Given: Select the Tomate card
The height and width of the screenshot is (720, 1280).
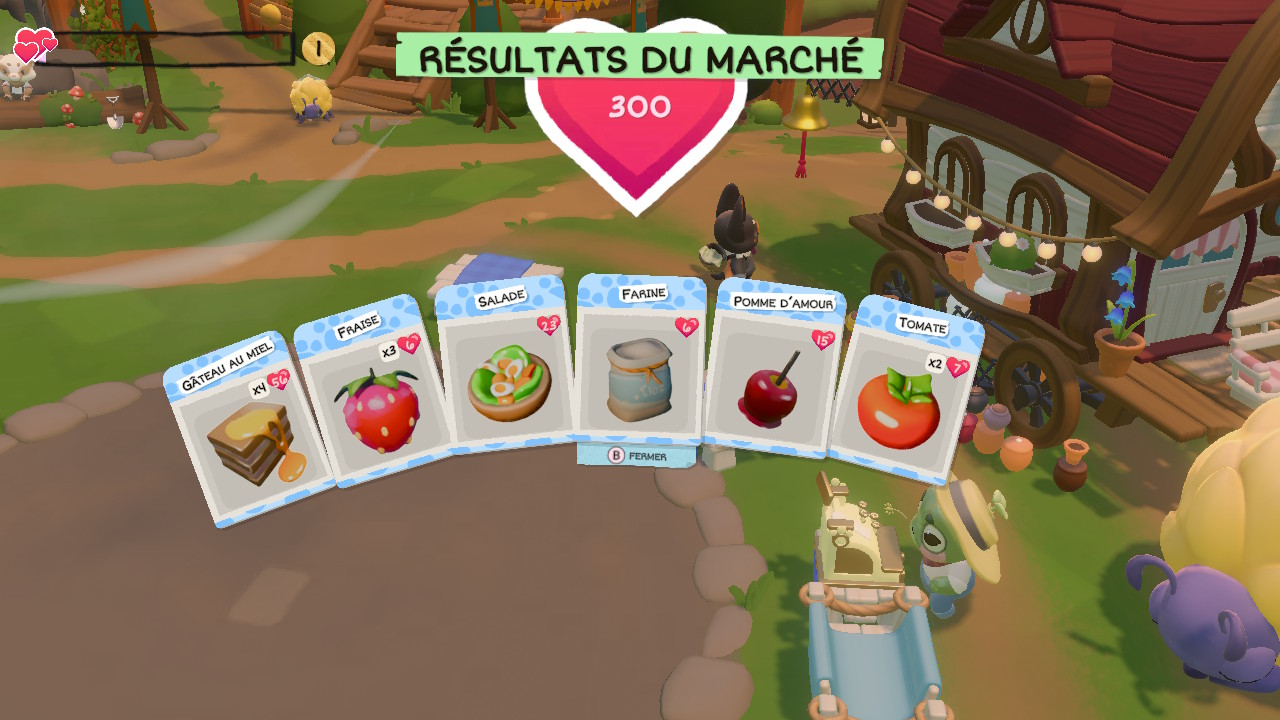Looking at the screenshot, I should (902, 397).
